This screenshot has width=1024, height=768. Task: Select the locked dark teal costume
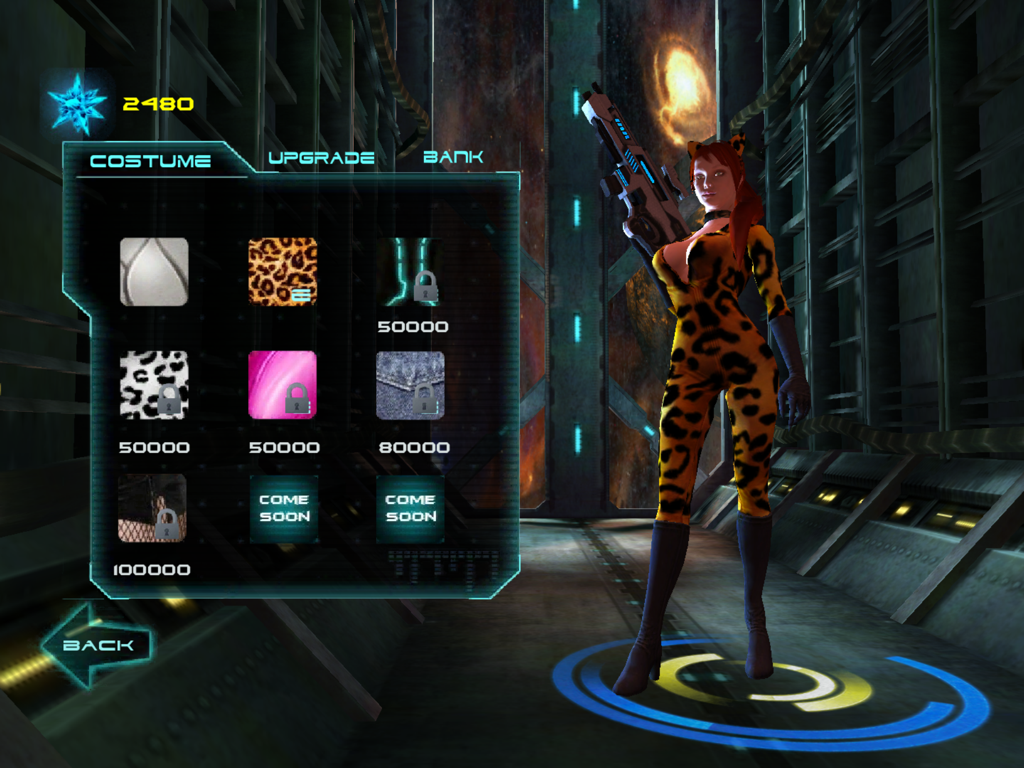(x=411, y=271)
